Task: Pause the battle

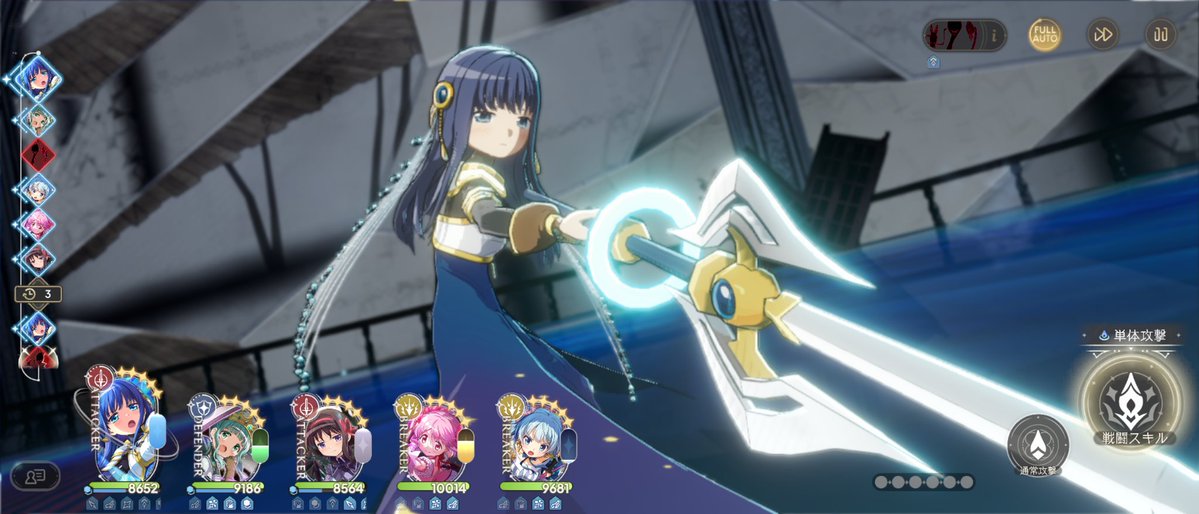Action: (x=1160, y=35)
